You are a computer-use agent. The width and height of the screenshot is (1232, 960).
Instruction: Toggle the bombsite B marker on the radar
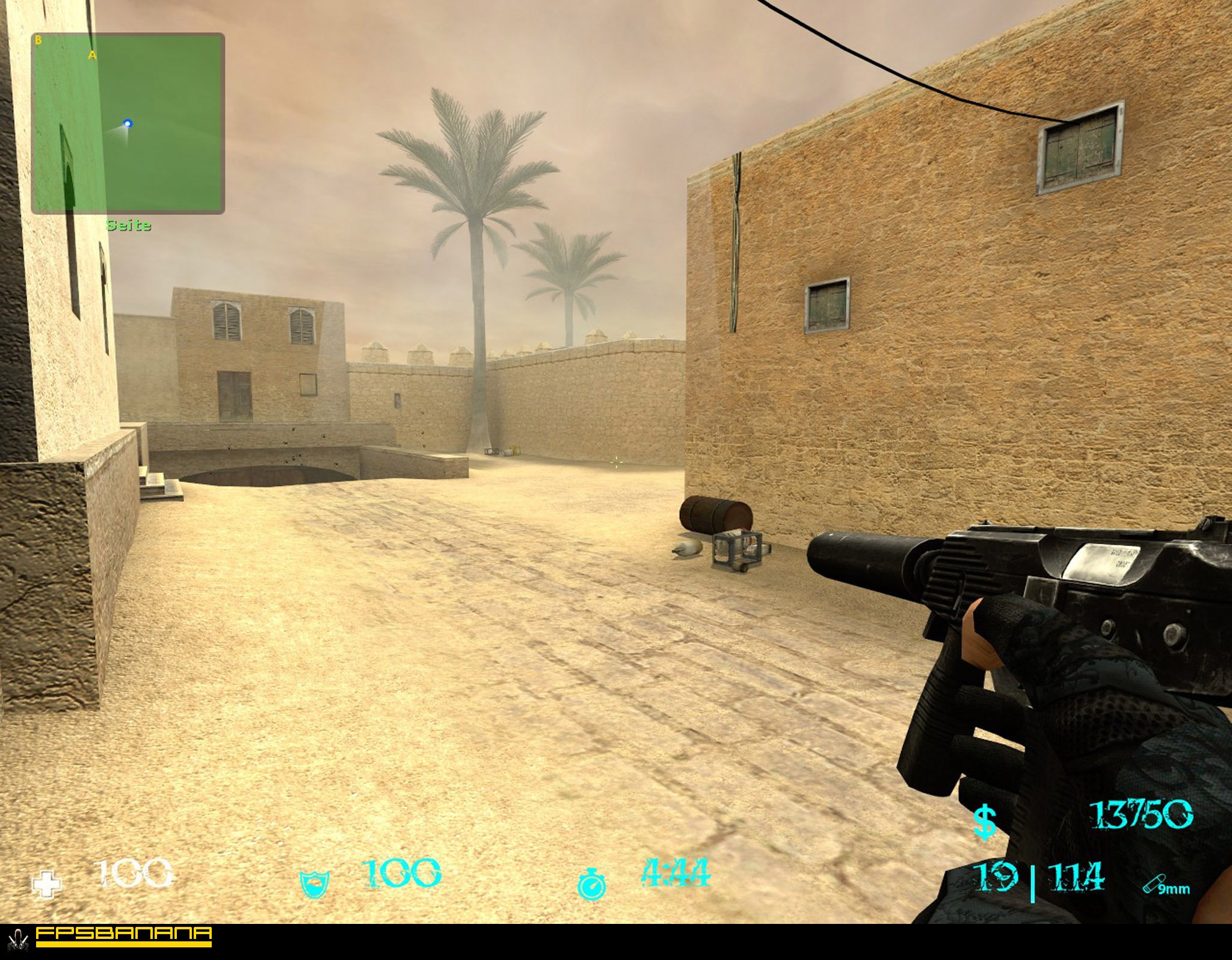[x=40, y=40]
